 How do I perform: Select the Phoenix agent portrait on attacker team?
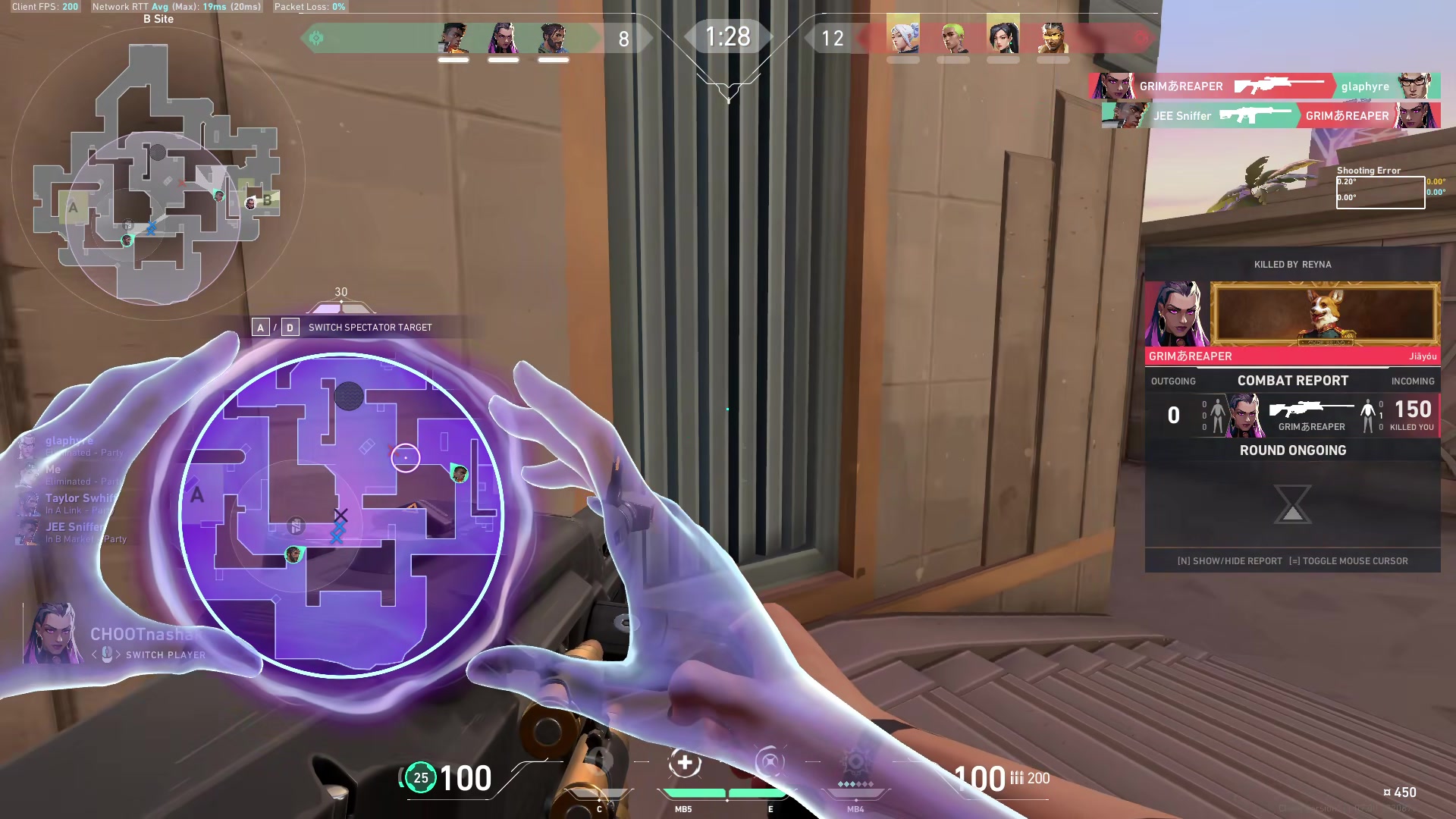coord(455,38)
